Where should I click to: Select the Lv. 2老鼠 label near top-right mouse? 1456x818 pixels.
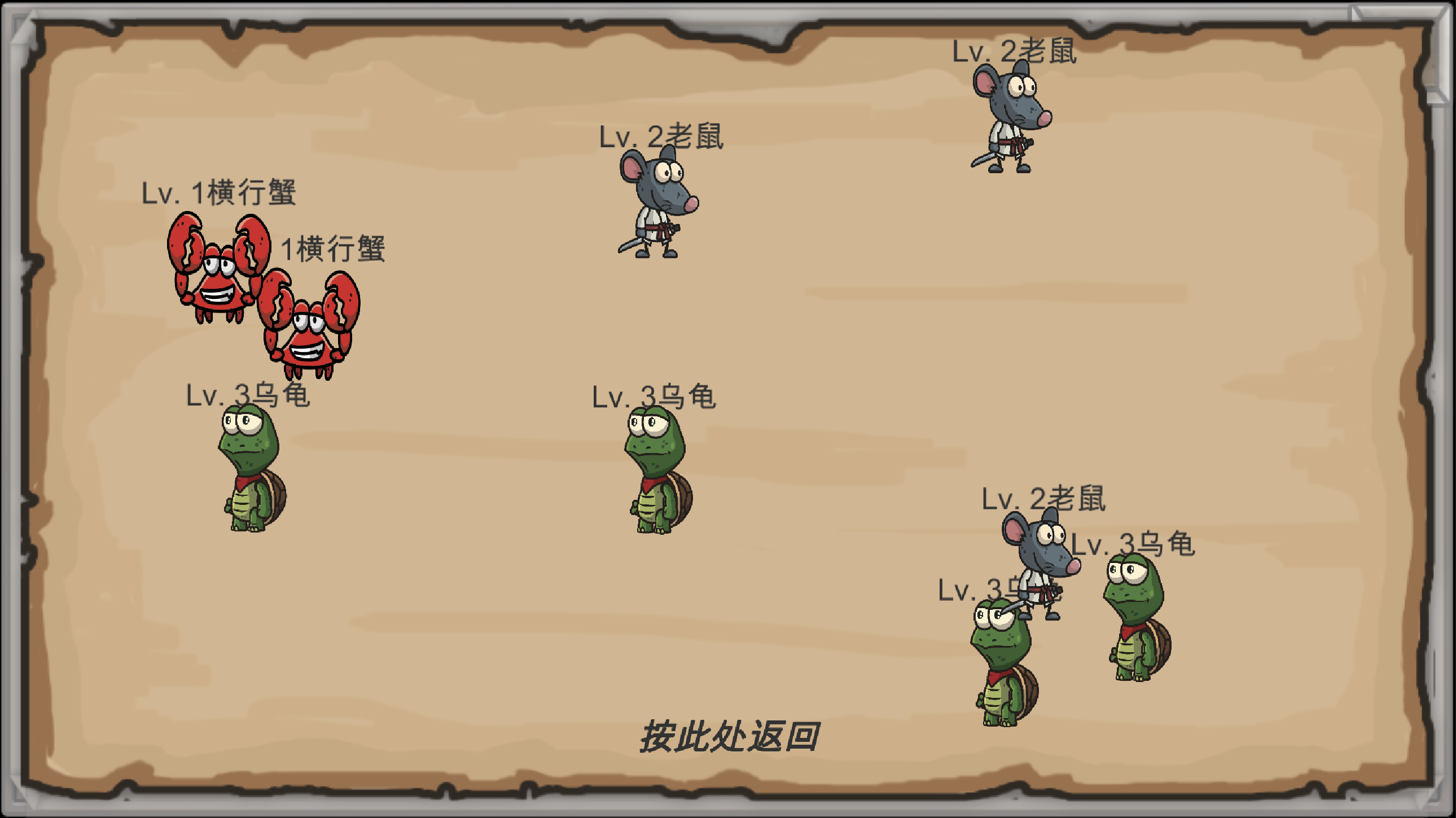pyautogui.click(x=1015, y=51)
